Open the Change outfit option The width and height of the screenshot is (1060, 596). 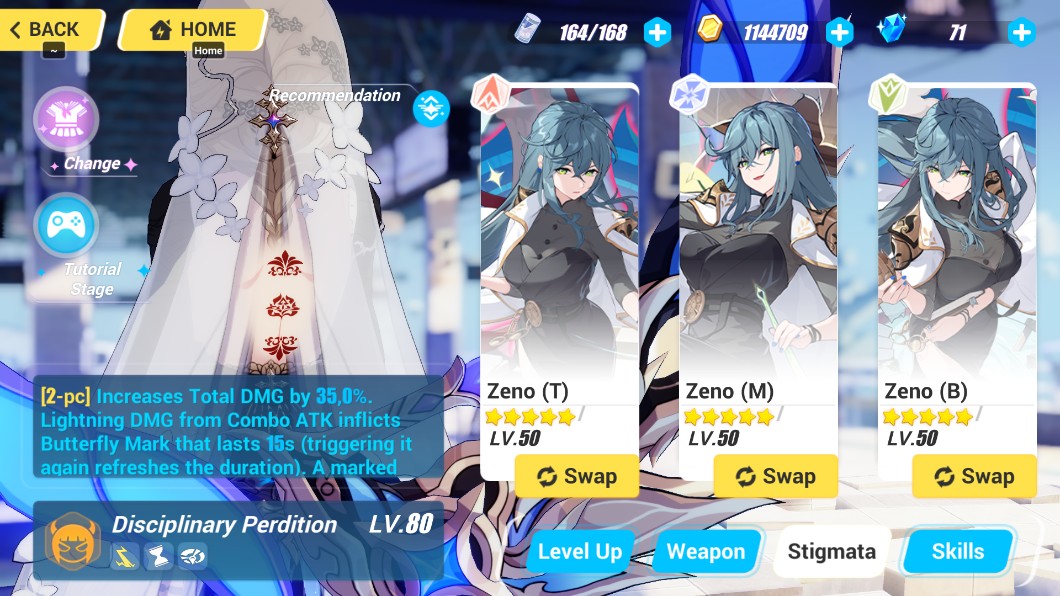click(67, 119)
